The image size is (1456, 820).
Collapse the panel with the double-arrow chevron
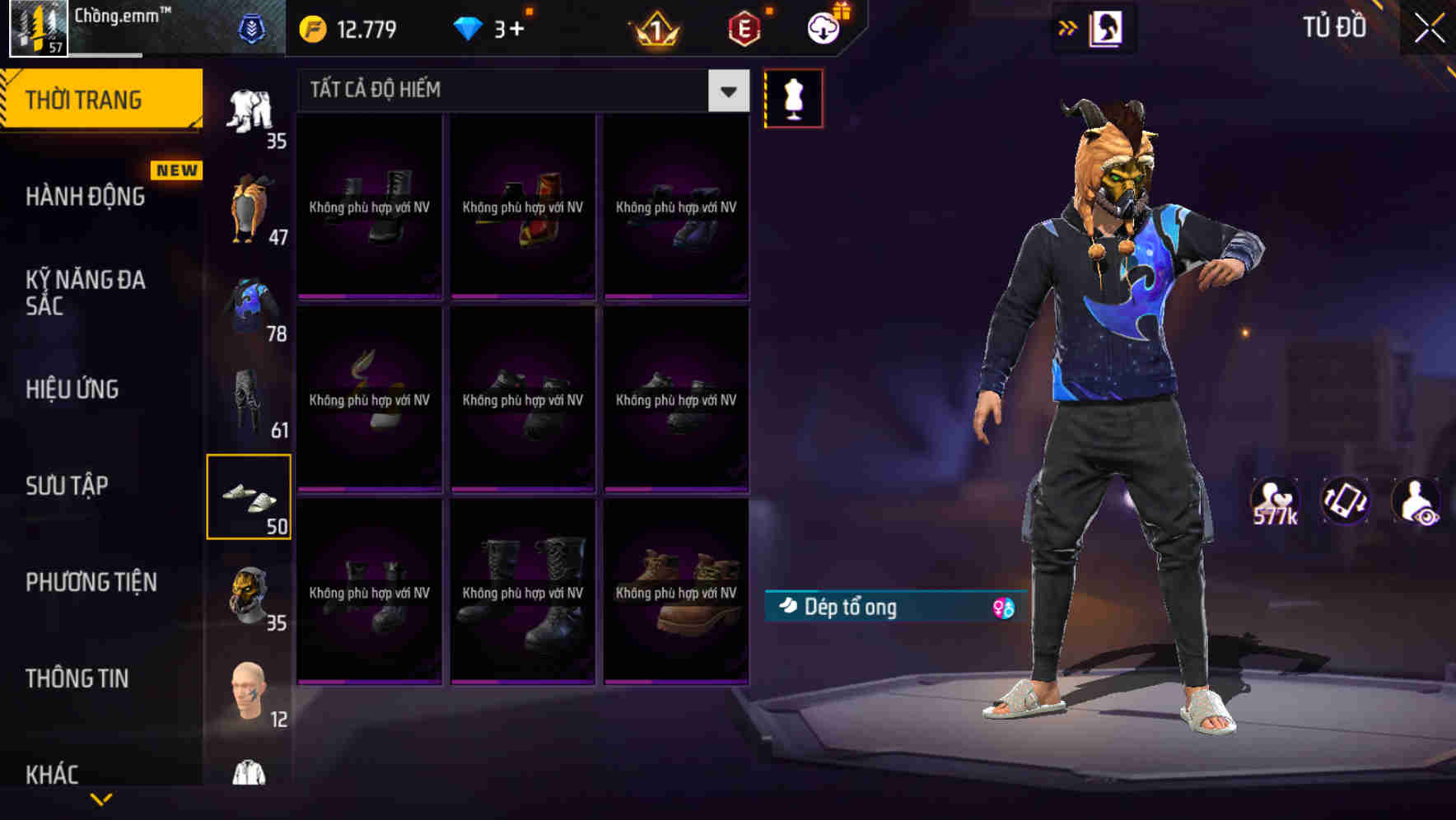pyautogui.click(x=1066, y=27)
